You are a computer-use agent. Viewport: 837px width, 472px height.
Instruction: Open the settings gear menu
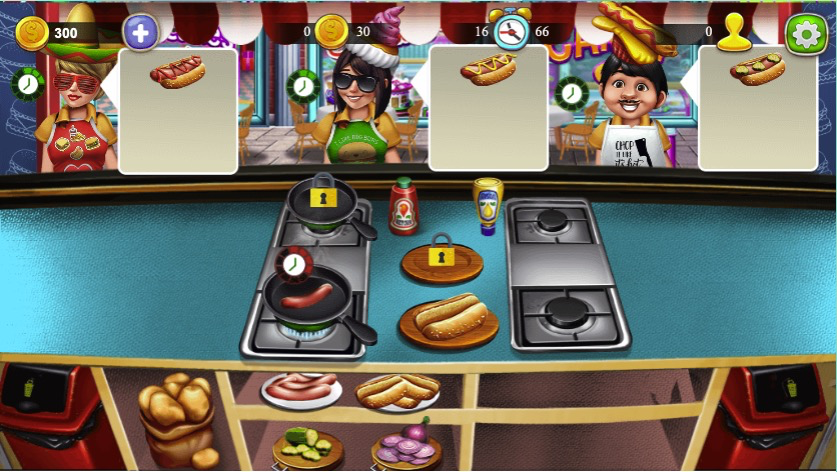805,34
